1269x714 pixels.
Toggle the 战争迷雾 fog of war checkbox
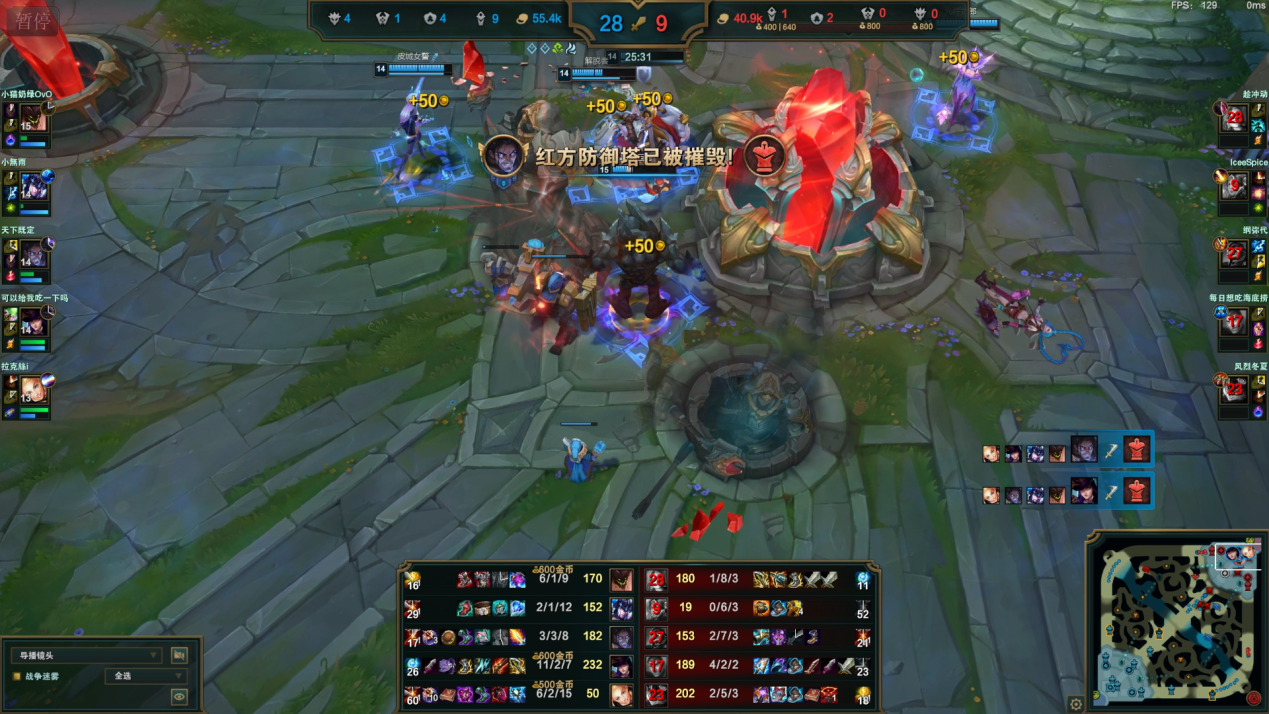click(x=17, y=677)
